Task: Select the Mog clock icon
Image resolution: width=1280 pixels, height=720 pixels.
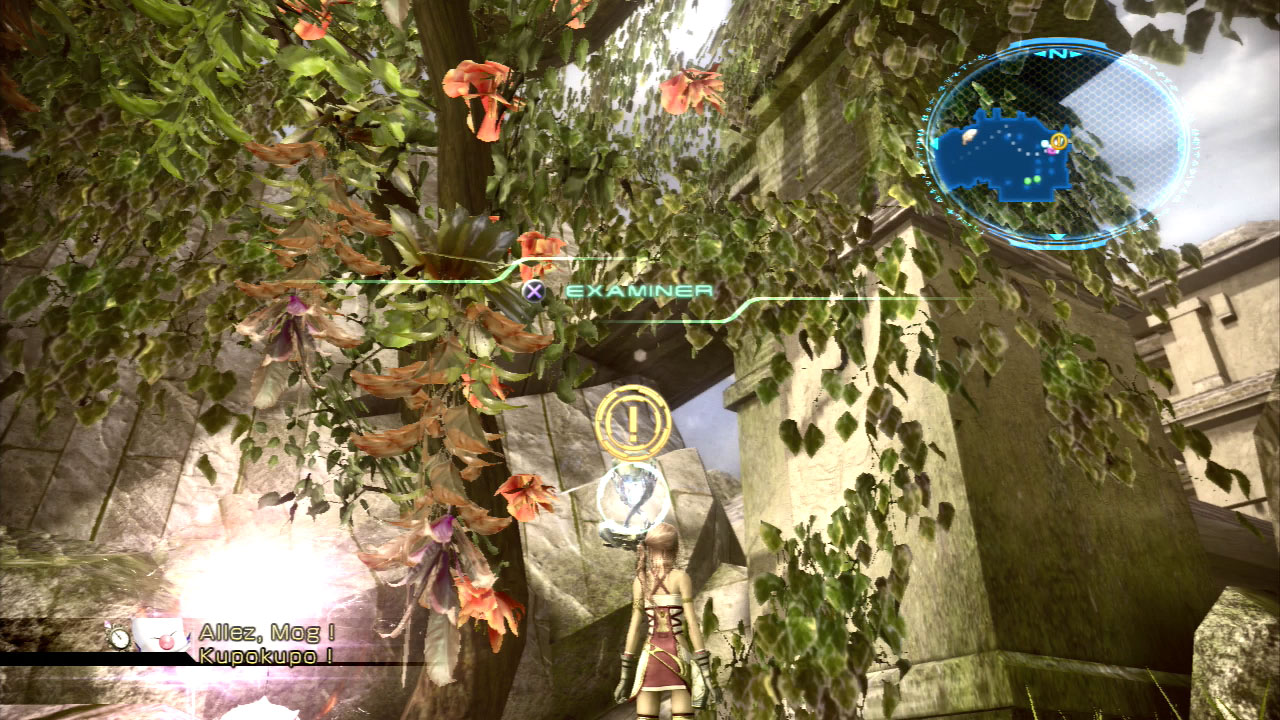Action: pyautogui.click(x=119, y=637)
